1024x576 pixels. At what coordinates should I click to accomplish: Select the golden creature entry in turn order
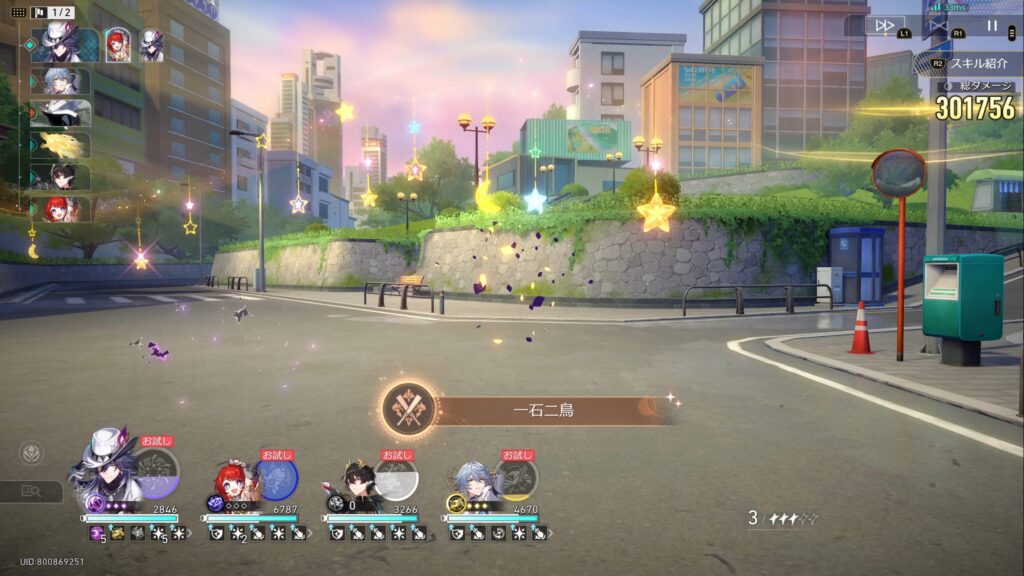(x=63, y=145)
